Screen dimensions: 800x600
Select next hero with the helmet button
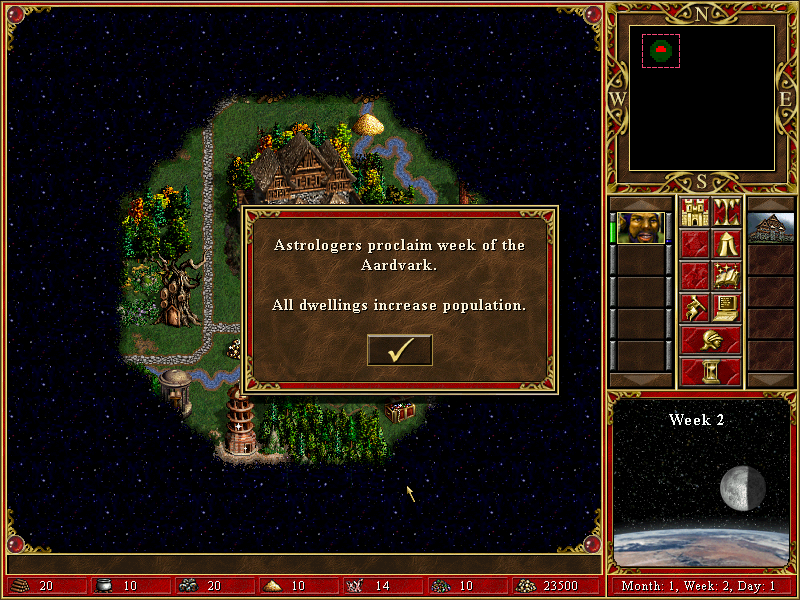[710, 339]
